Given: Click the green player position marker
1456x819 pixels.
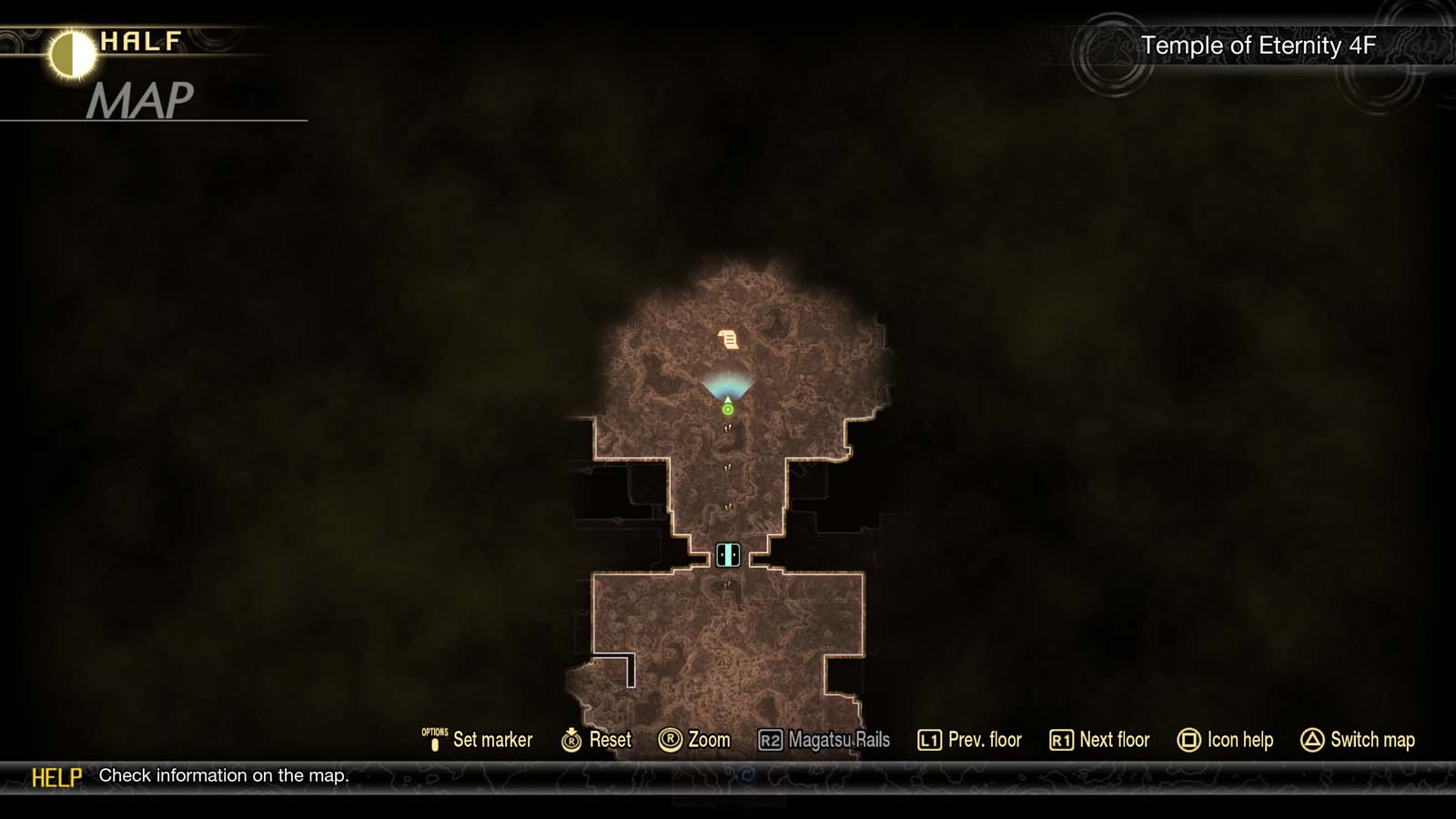Looking at the screenshot, I should [x=727, y=411].
